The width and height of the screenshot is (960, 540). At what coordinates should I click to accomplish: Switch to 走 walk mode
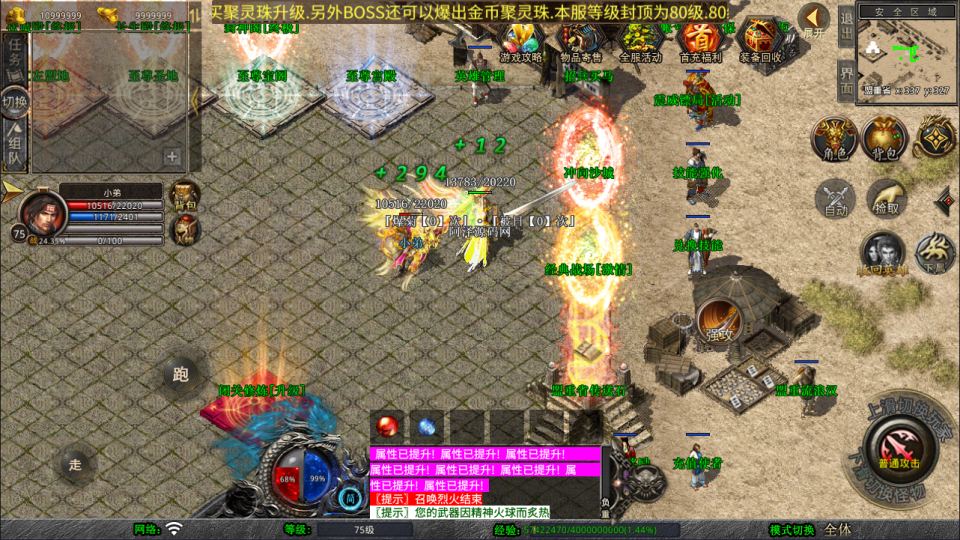[x=75, y=463]
